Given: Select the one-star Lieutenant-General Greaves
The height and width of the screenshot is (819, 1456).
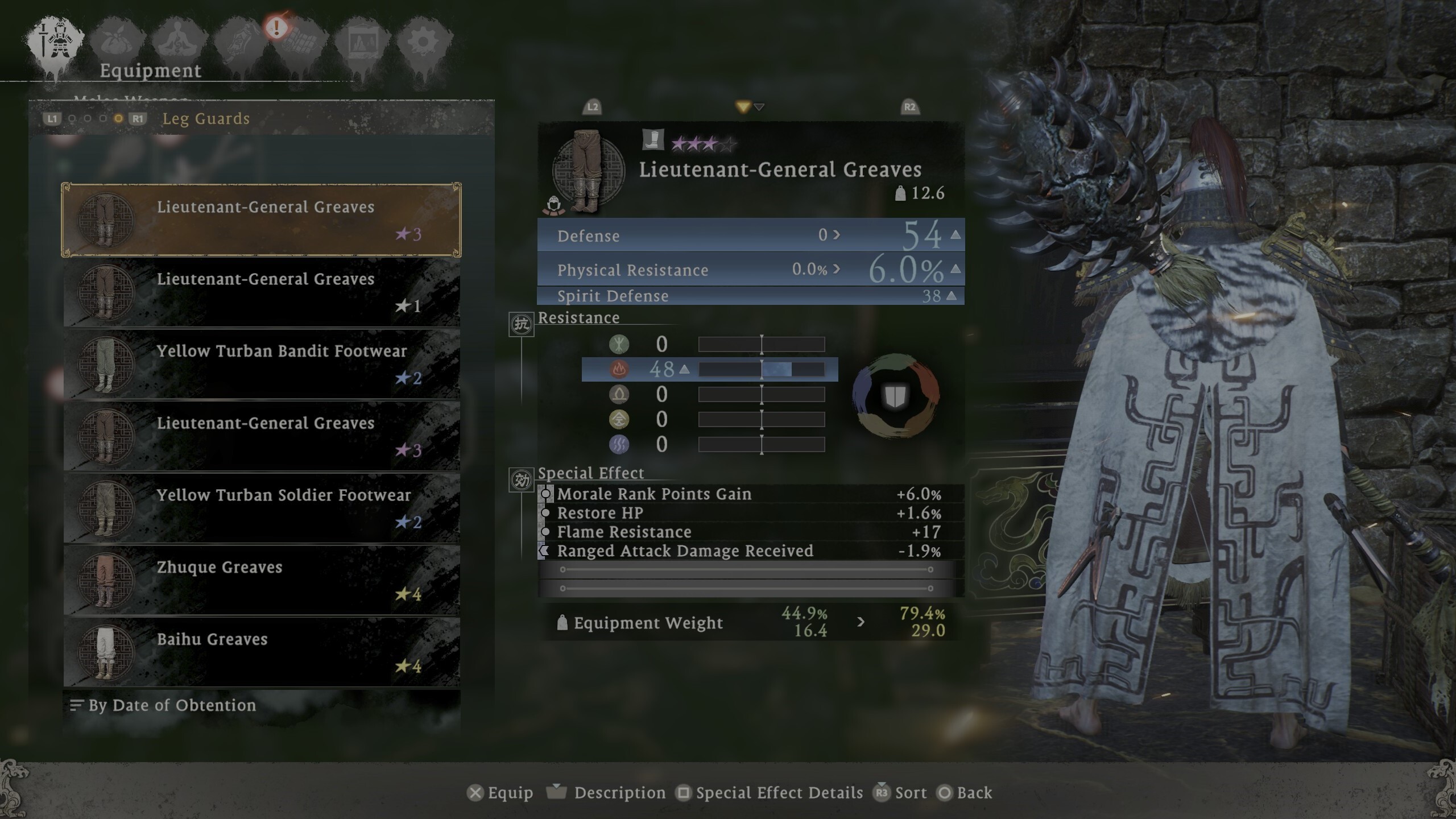Looking at the screenshot, I should tap(262, 292).
